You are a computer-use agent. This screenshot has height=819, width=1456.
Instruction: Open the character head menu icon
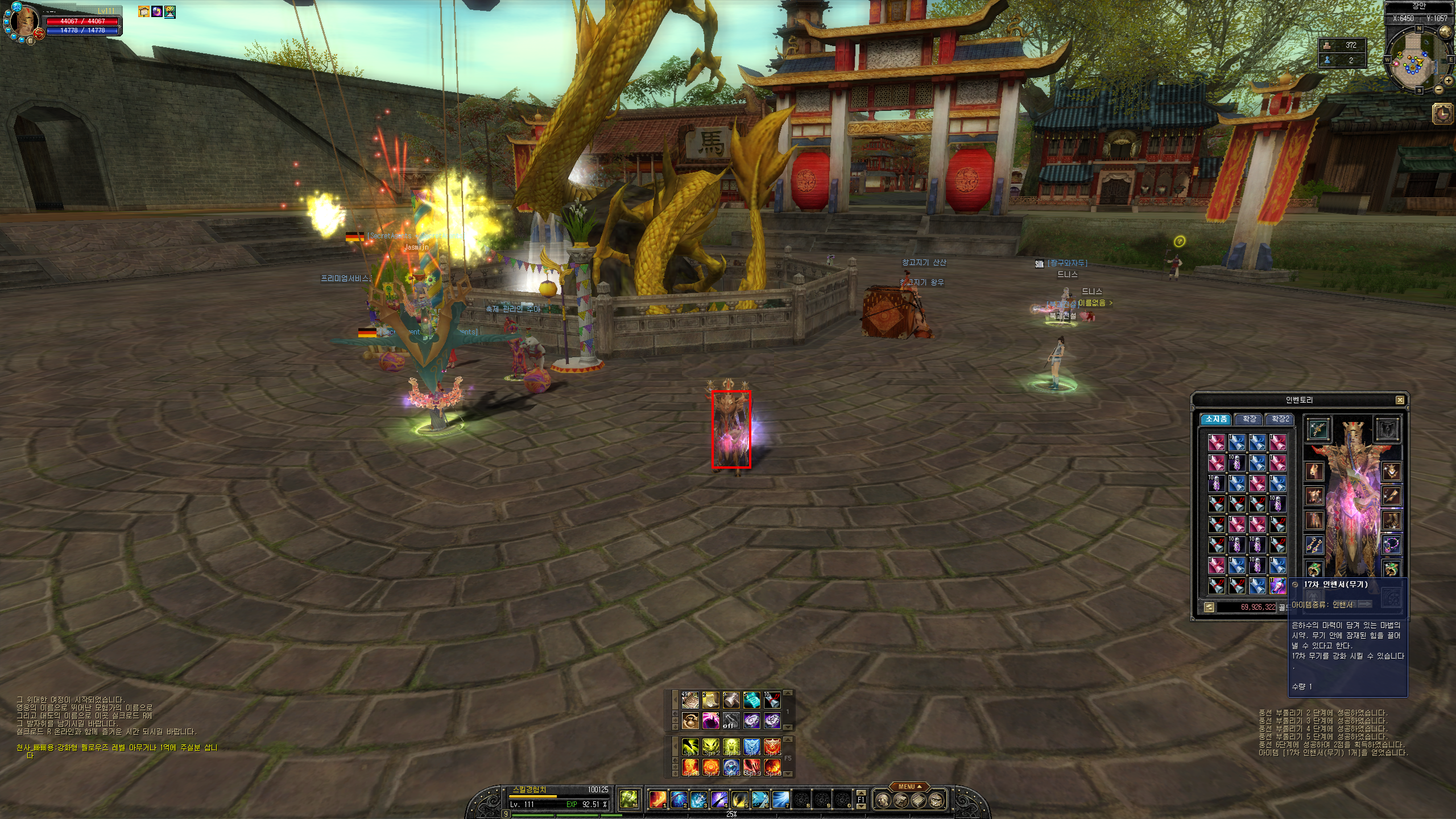click(882, 801)
